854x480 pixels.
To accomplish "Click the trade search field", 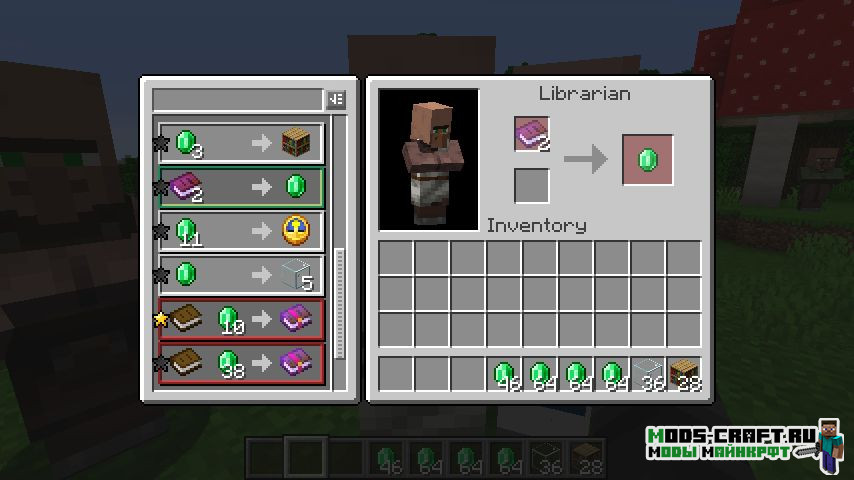I will click(237, 99).
